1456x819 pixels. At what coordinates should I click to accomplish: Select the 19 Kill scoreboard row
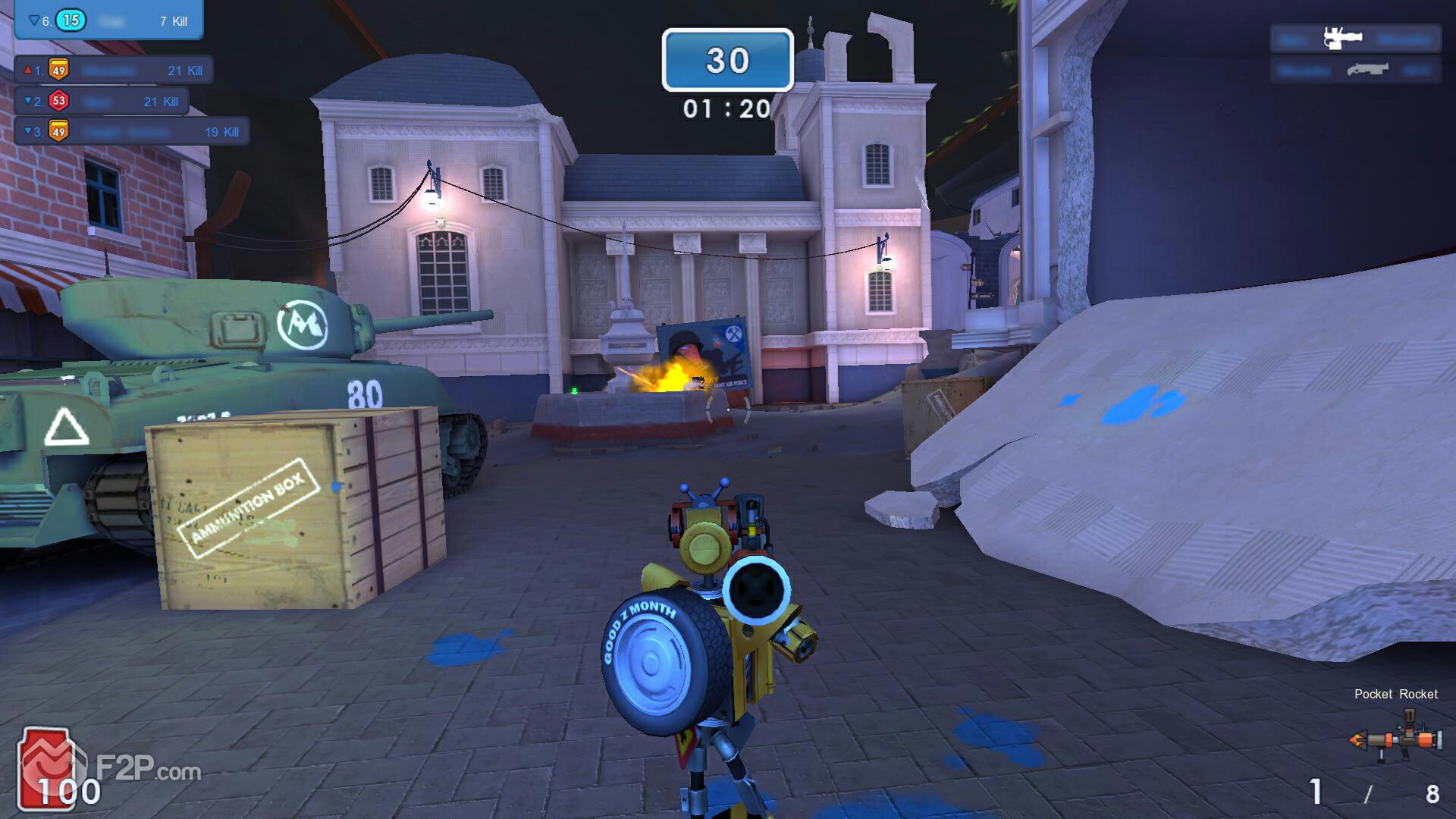(132, 132)
